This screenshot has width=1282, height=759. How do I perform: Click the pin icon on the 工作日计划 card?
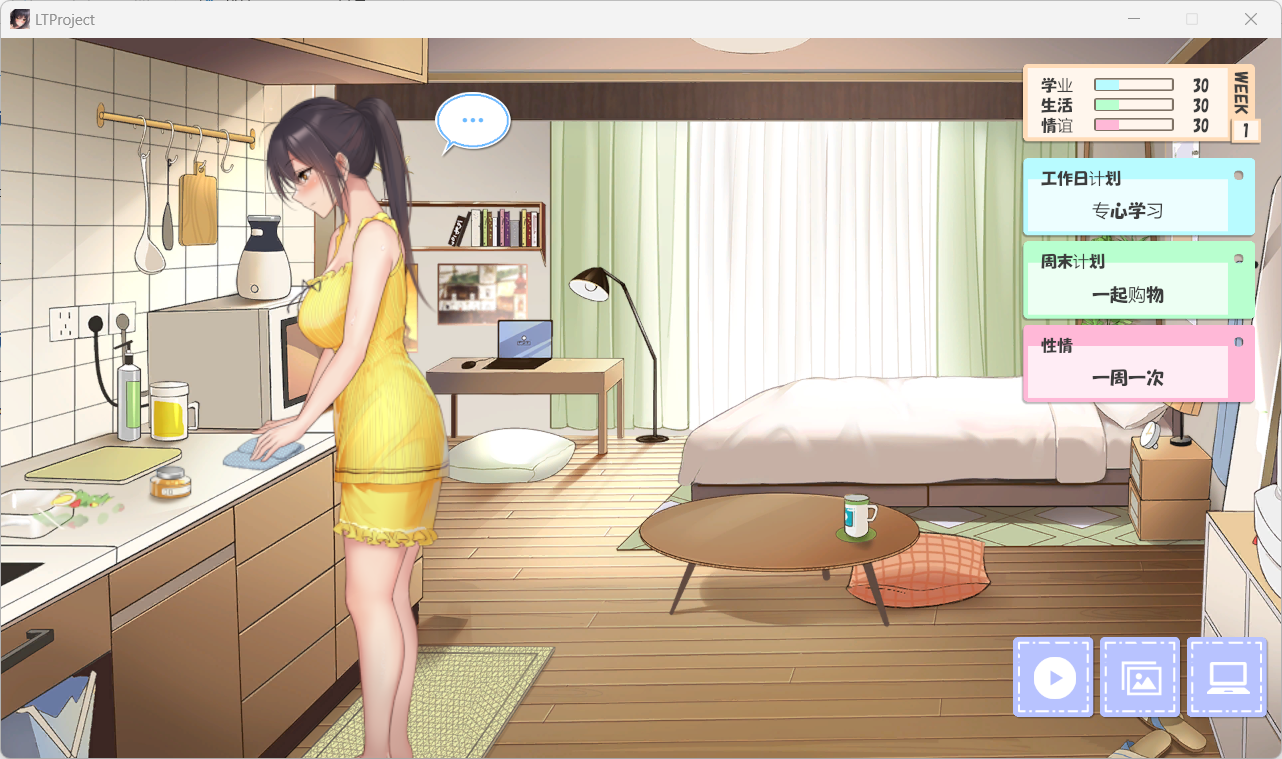[1239, 173]
